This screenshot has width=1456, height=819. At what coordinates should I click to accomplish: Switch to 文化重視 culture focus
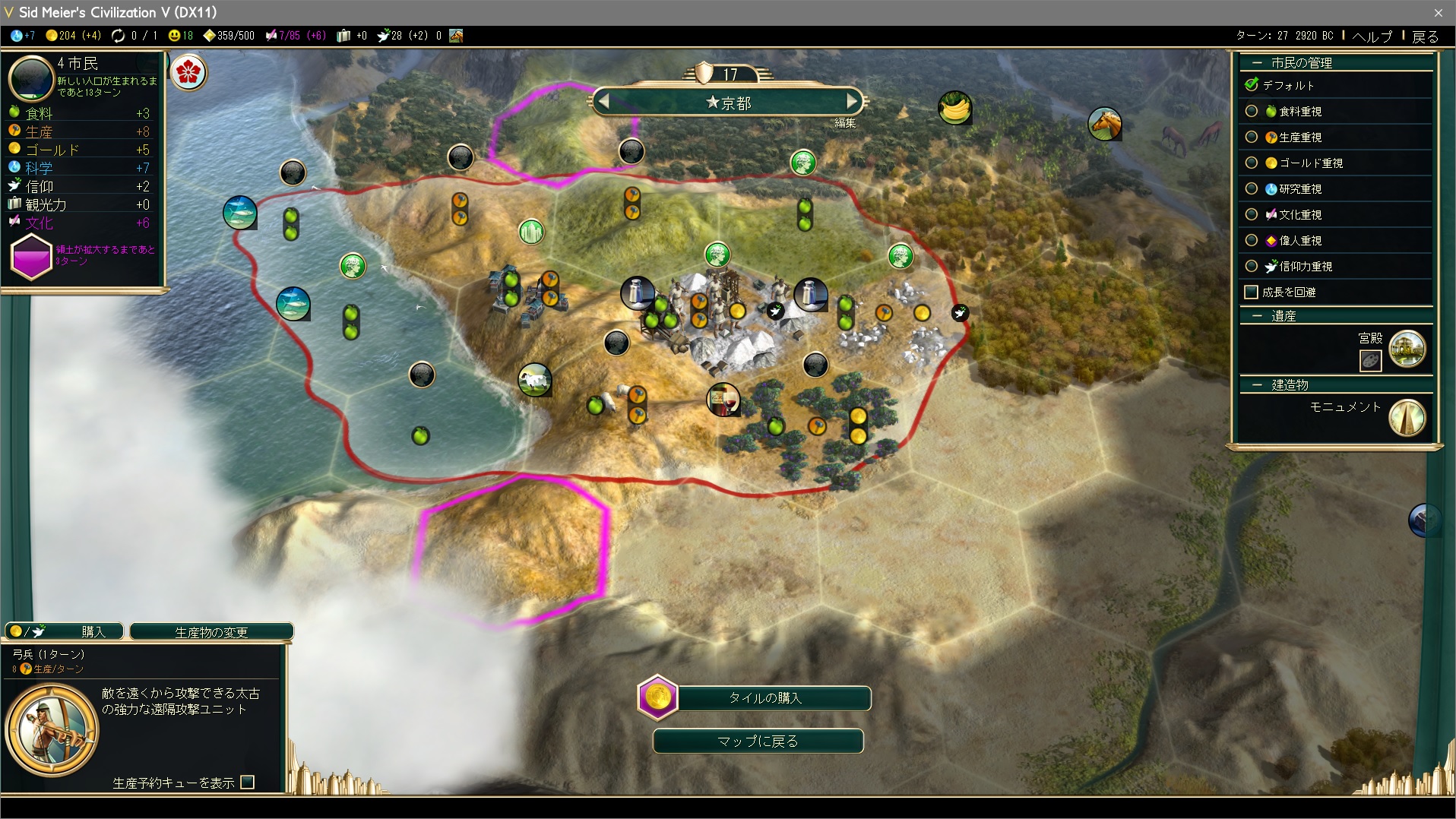point(1252,215)
